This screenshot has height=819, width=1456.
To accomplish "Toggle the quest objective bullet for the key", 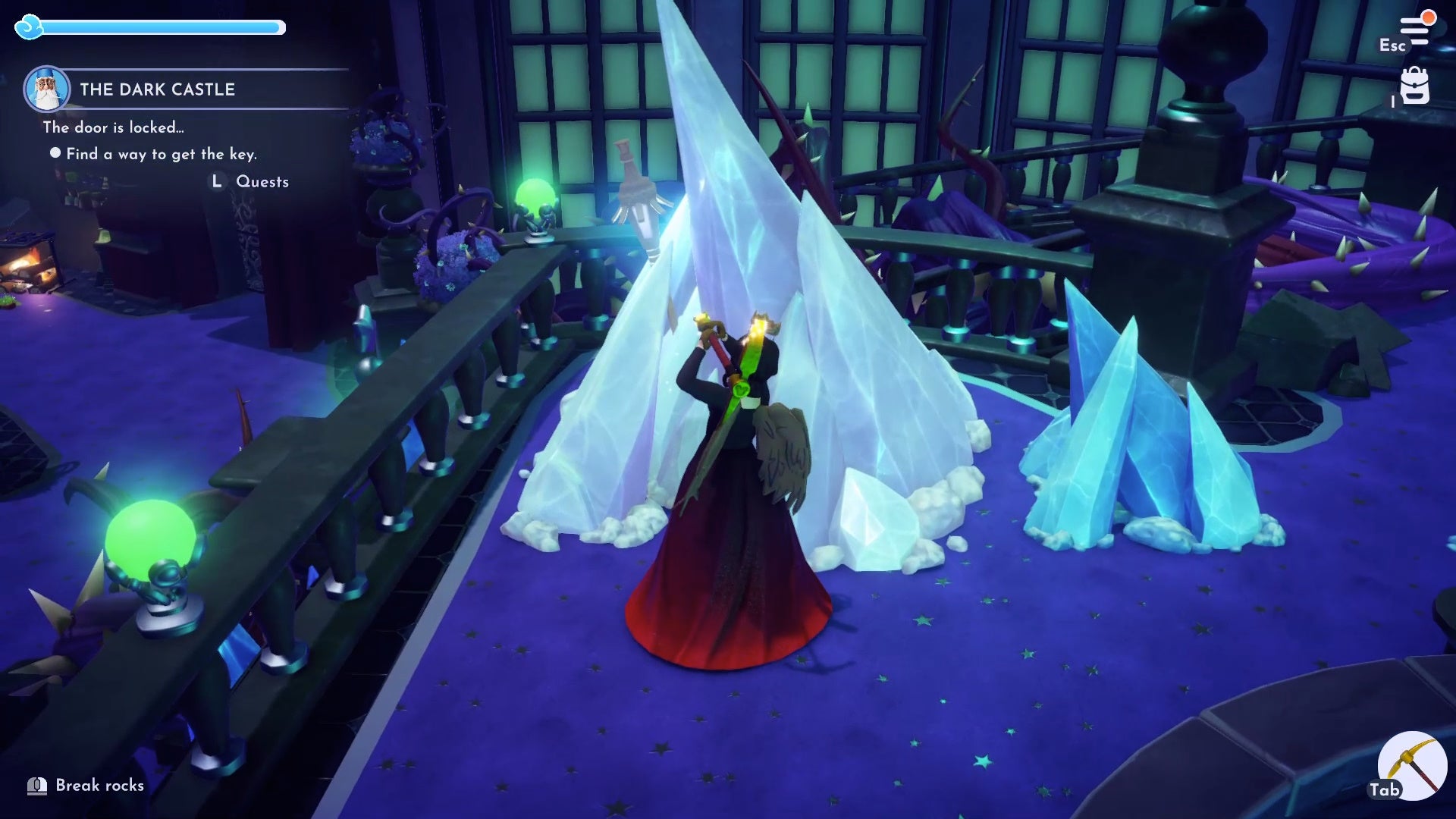I will (x=54, y=154).
